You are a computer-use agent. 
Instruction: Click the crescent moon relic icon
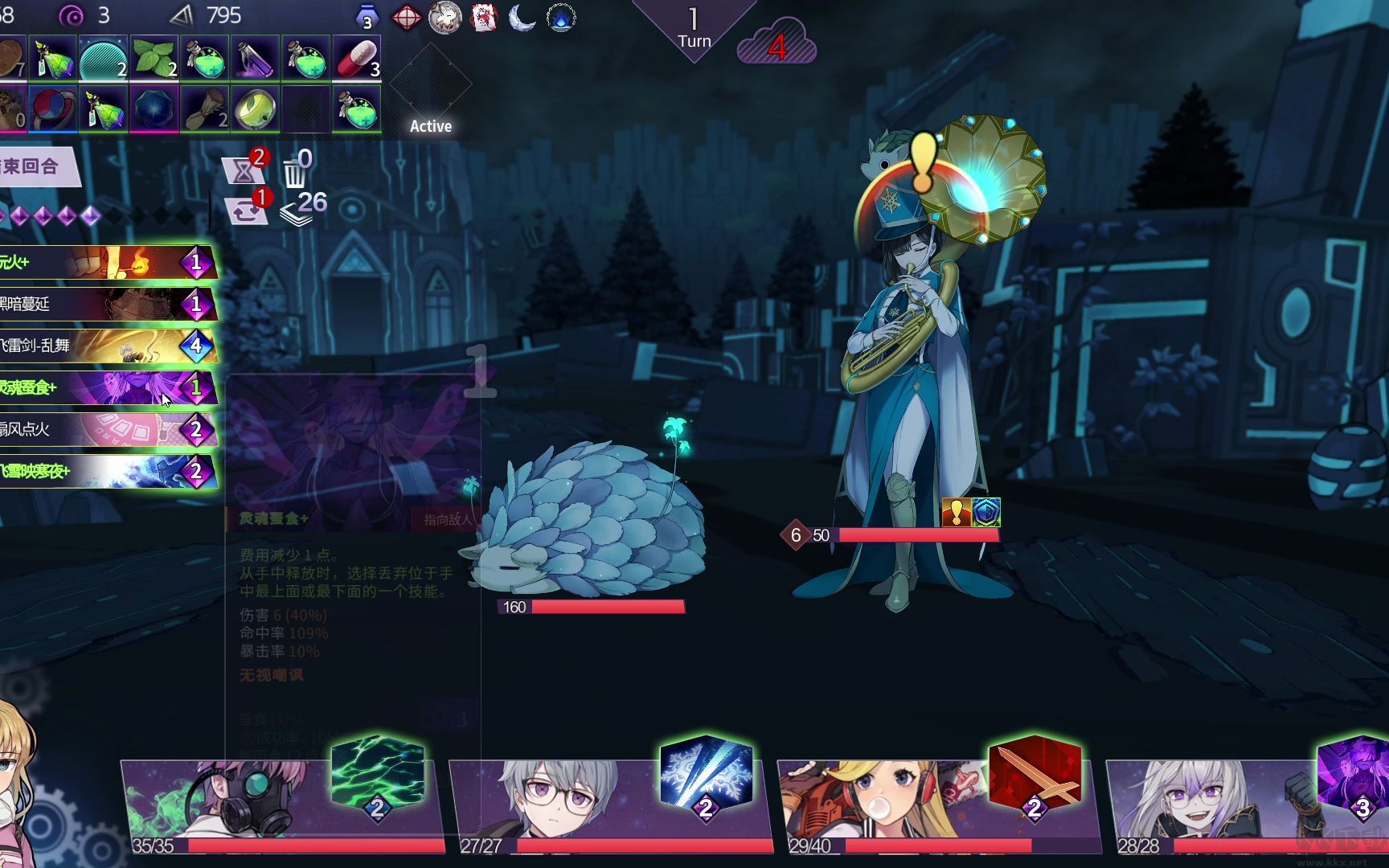522,18
